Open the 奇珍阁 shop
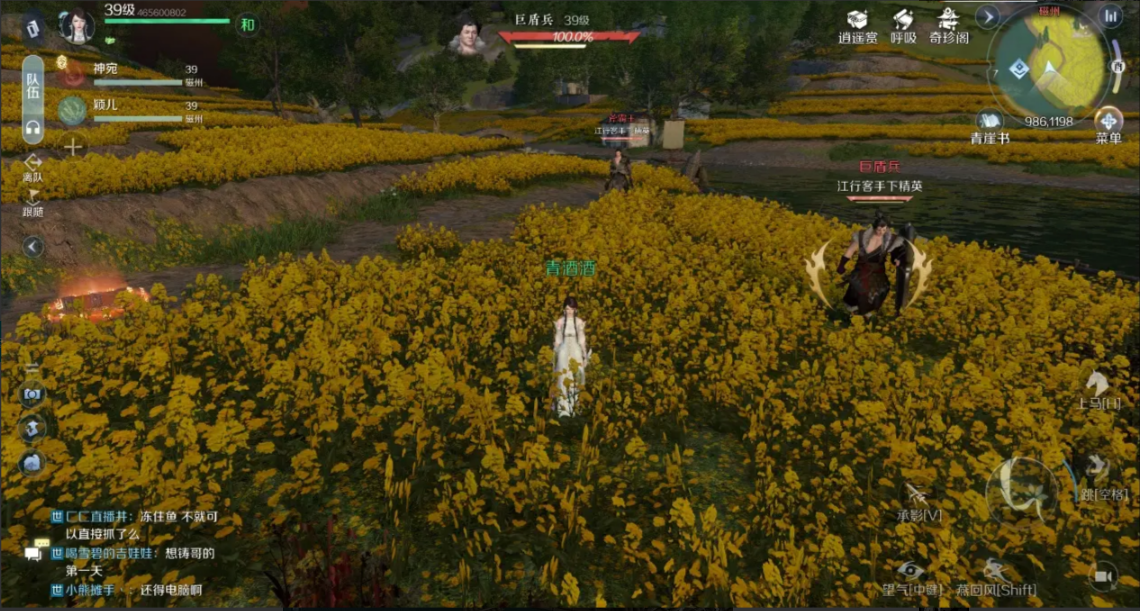This screenshot has height=611, width=1140. 948,20
